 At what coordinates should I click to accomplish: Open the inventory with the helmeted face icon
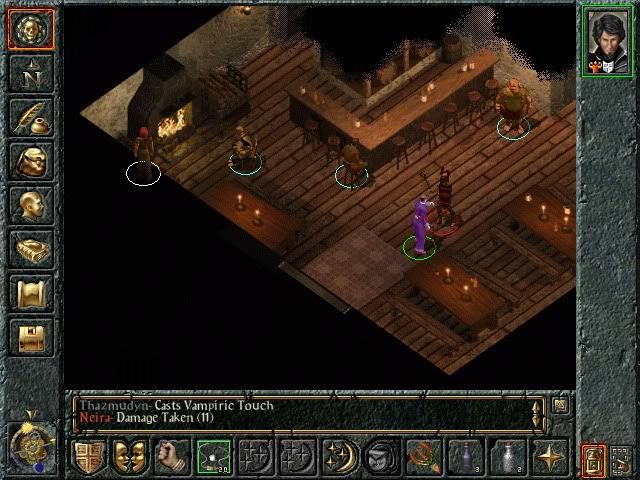(30, 160)
